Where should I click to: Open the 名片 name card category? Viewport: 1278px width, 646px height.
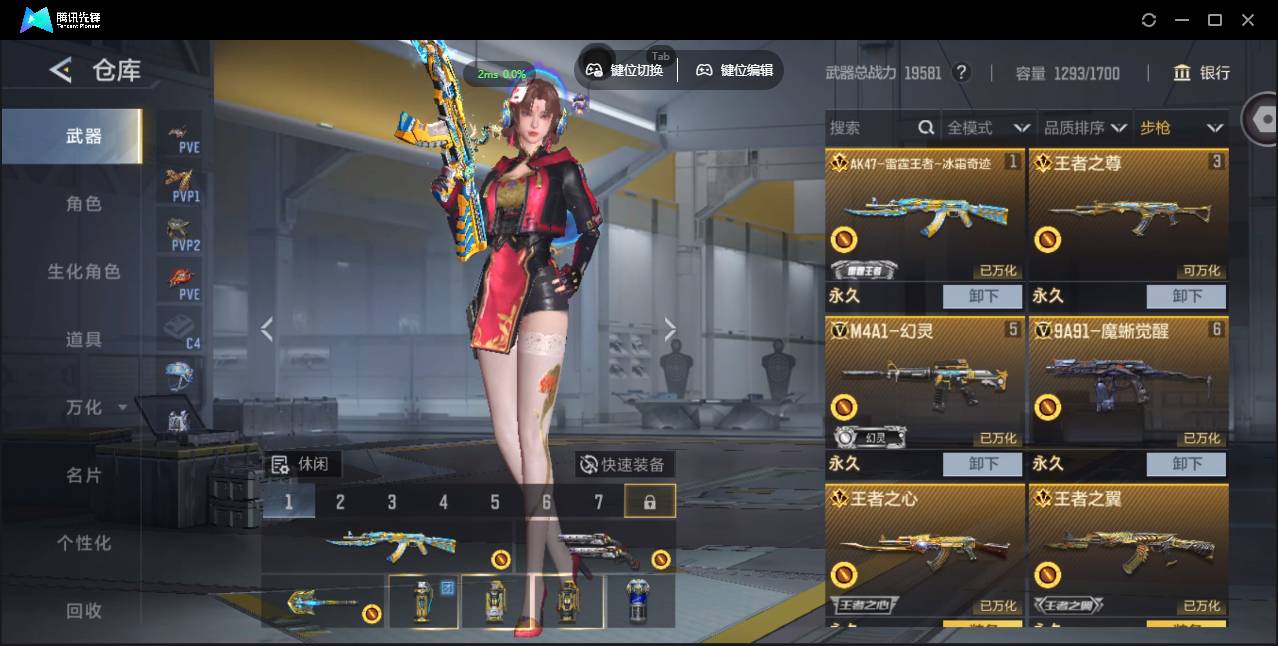[83, 475]
